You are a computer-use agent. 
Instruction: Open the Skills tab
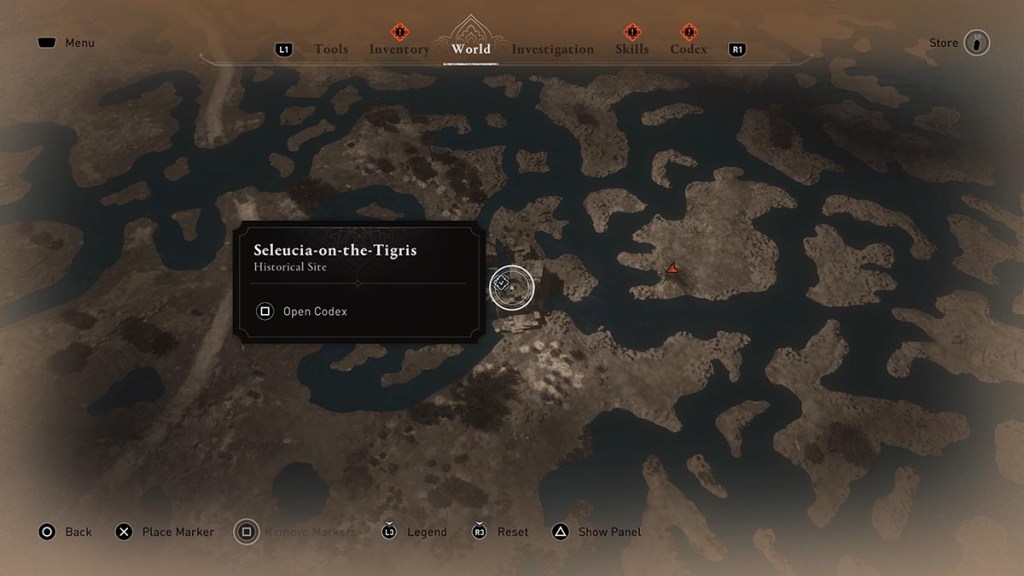(x=632, y=49)
